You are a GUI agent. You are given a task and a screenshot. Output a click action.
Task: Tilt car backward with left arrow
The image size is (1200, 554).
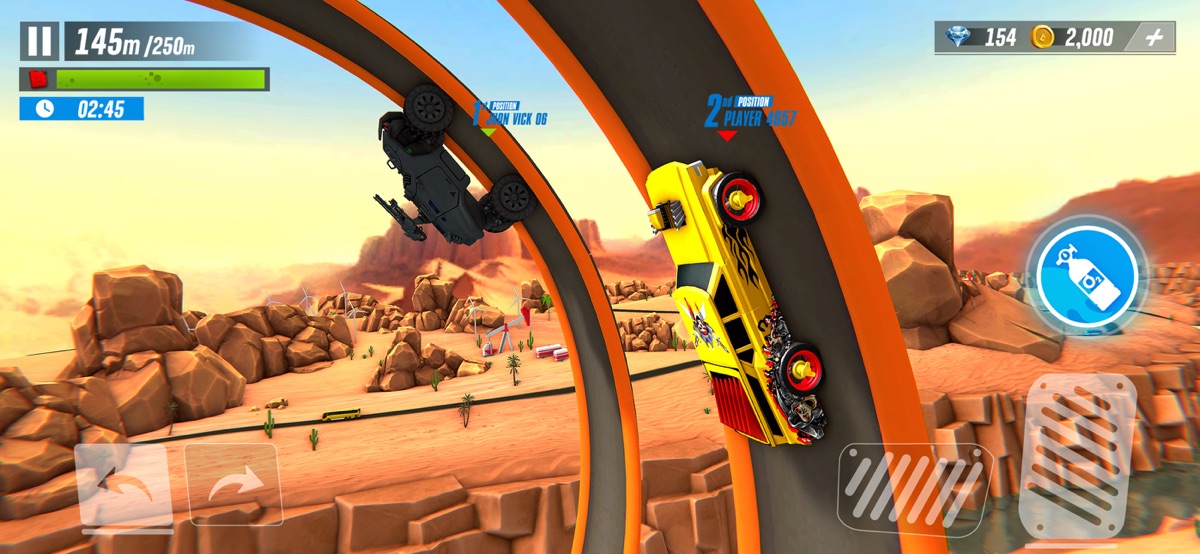(124, 487)
